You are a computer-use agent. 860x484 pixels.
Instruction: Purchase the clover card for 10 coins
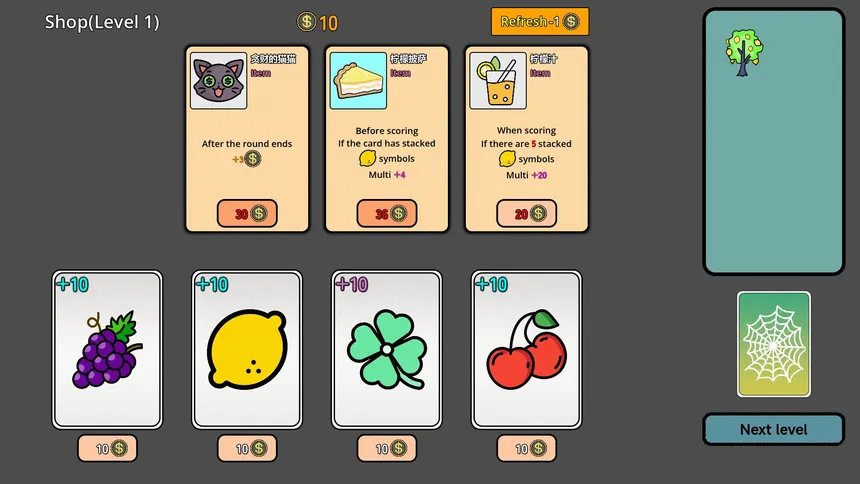click(x=387, y=449)
